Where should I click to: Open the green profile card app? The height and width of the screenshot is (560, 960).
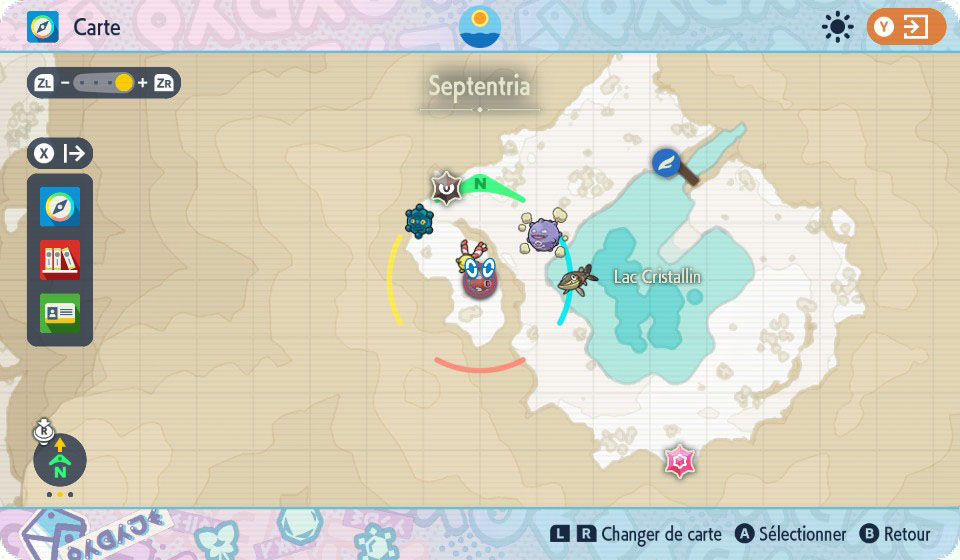point(60,313)
